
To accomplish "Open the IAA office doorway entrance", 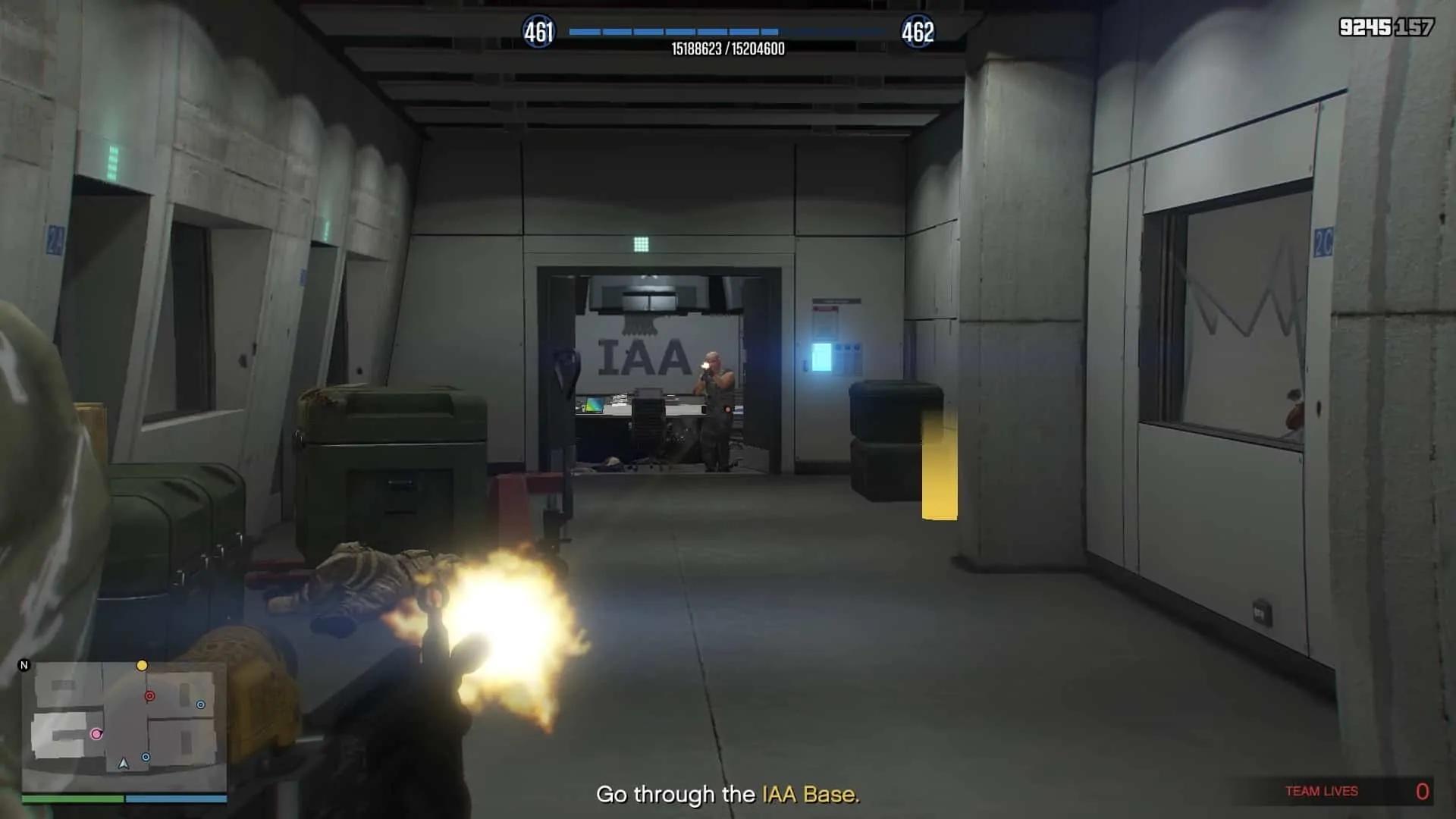I will 656,372.
